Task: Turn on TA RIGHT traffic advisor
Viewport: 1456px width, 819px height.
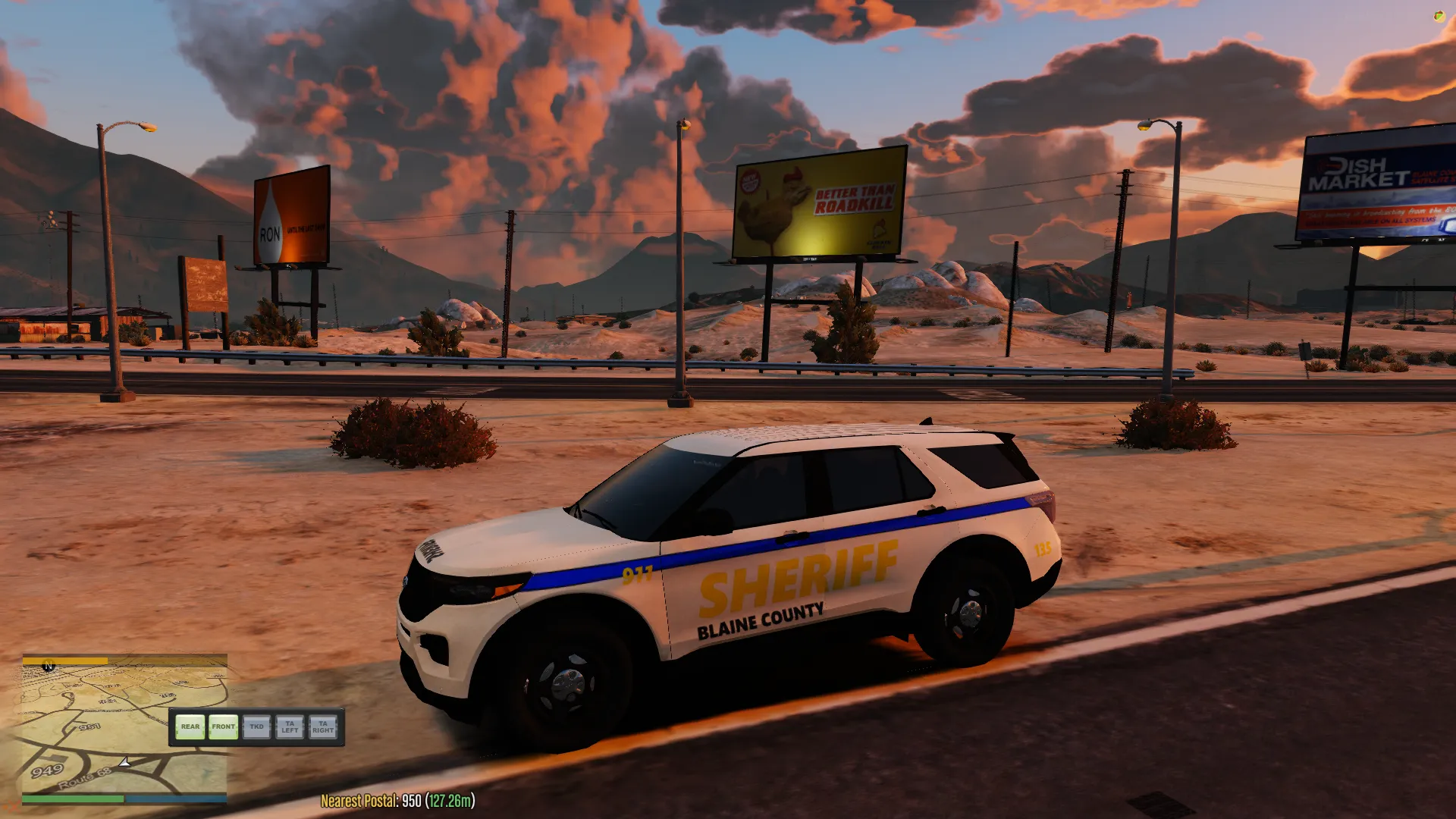Action: point(323,727)
